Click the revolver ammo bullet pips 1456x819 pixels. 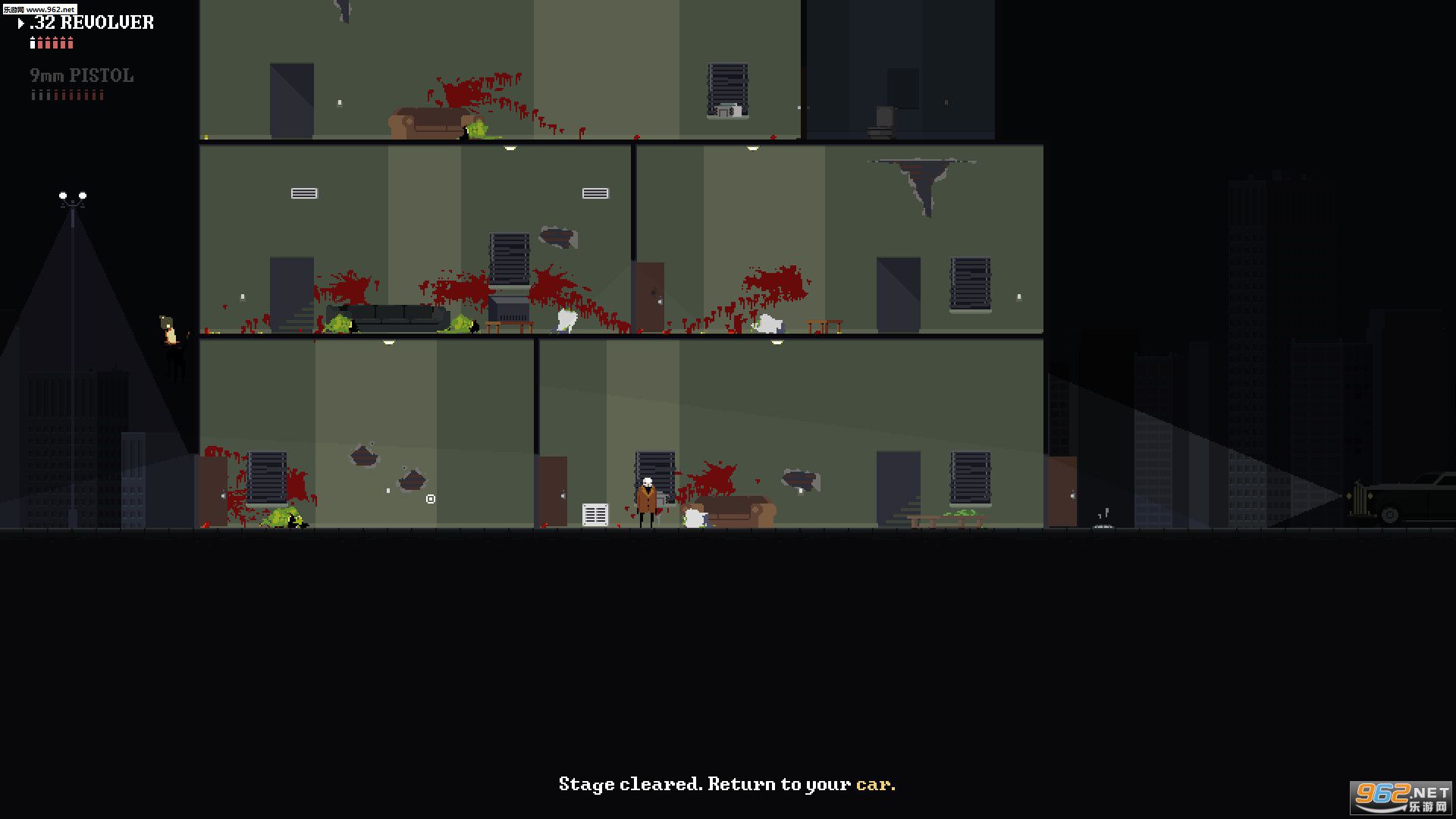[51, 43]
